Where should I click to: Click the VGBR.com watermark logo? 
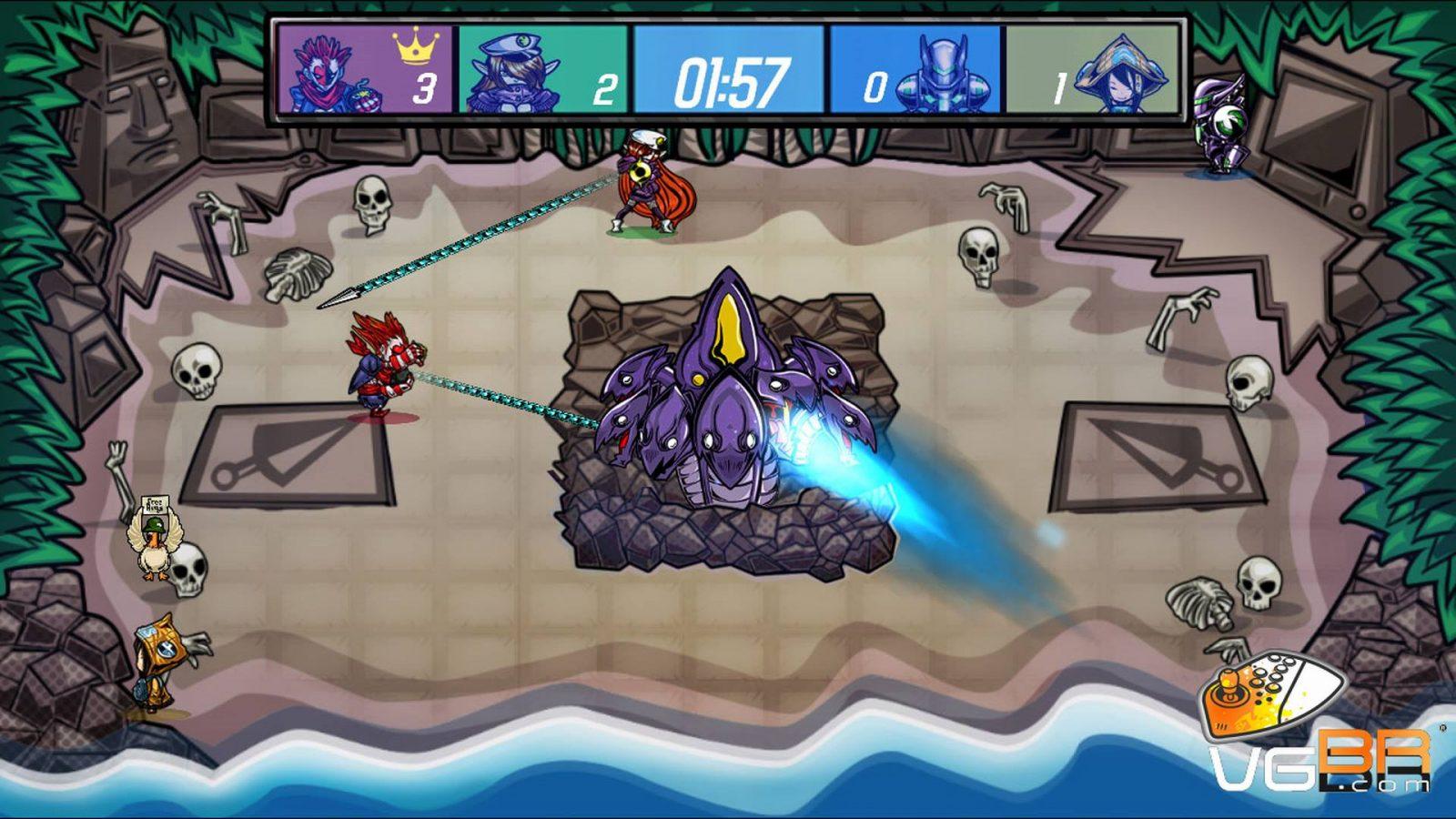(1319, 728)
